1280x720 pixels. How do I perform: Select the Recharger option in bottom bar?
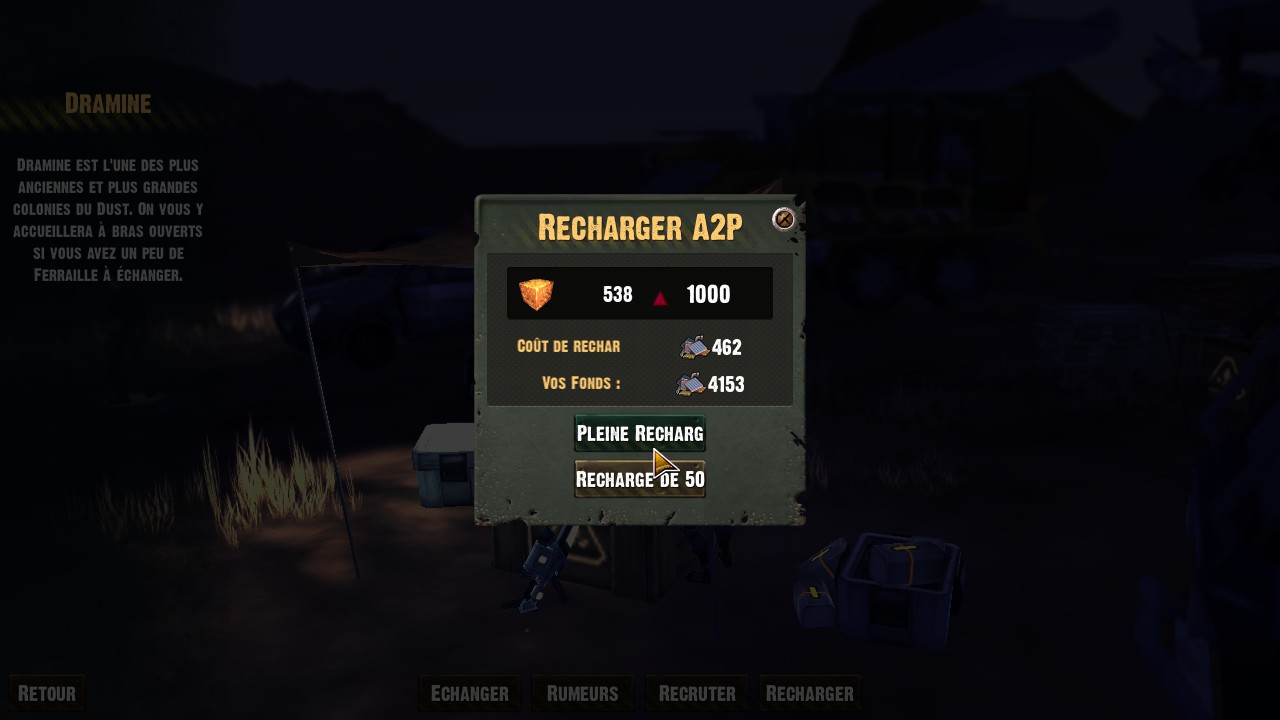click(x=809, y=693)
